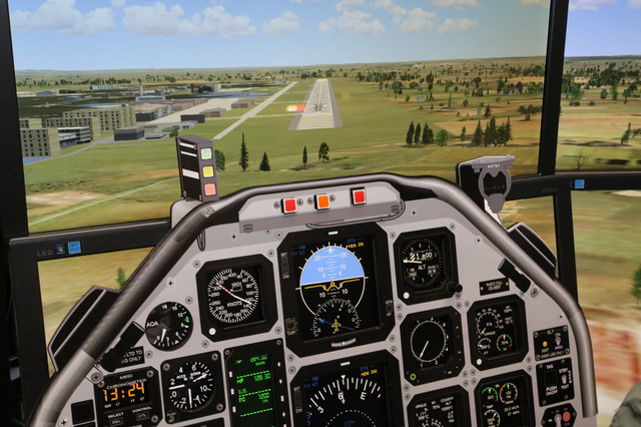Click the right red glareshield warning light

click(358, 197)
